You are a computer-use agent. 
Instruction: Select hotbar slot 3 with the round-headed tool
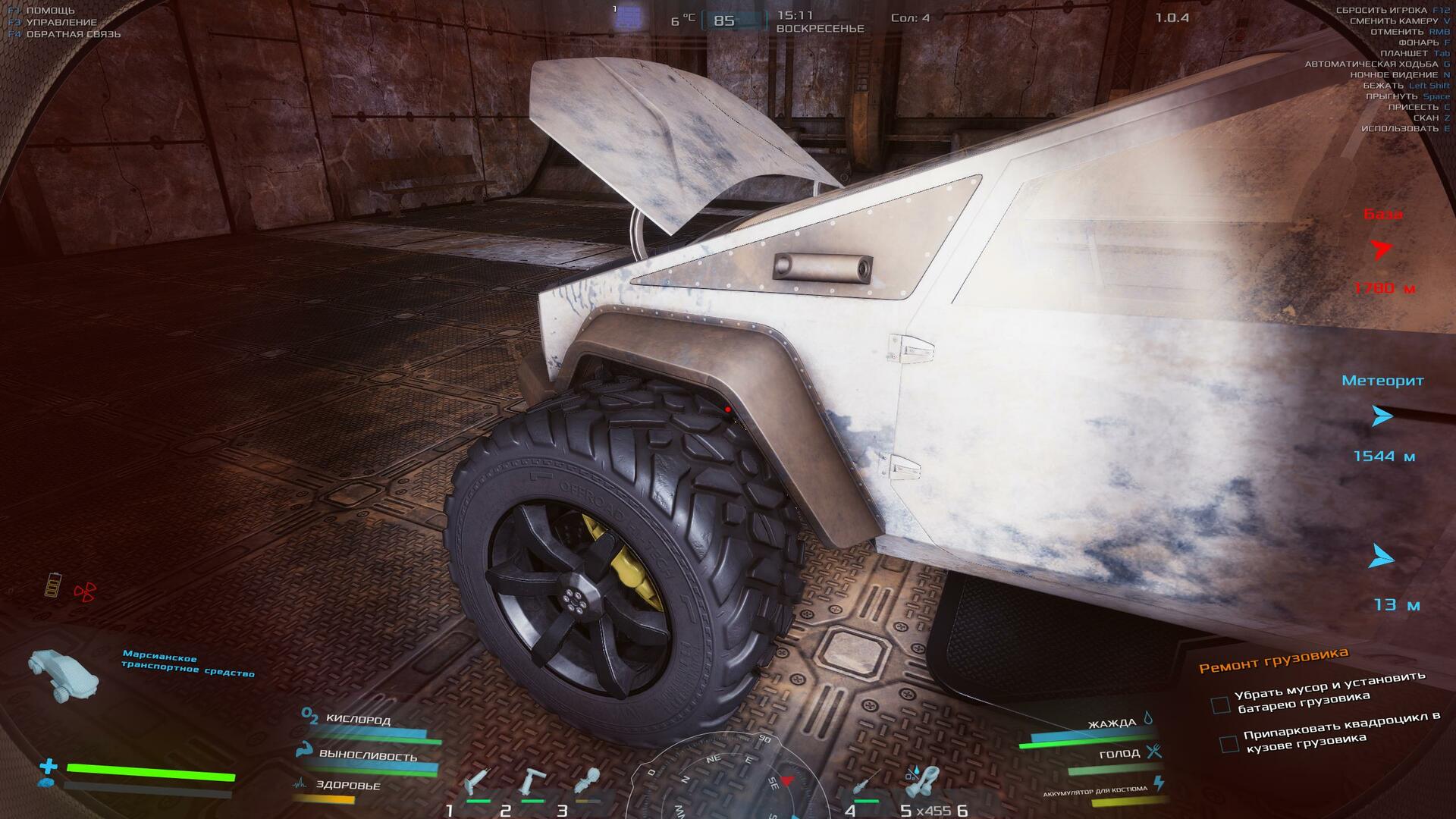[x=587, y=781]
